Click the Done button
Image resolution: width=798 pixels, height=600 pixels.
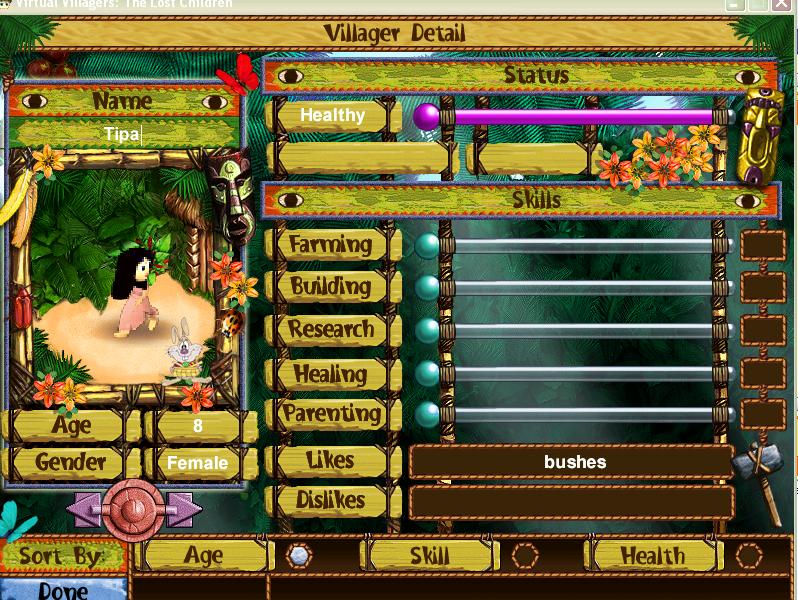(62, 589)
